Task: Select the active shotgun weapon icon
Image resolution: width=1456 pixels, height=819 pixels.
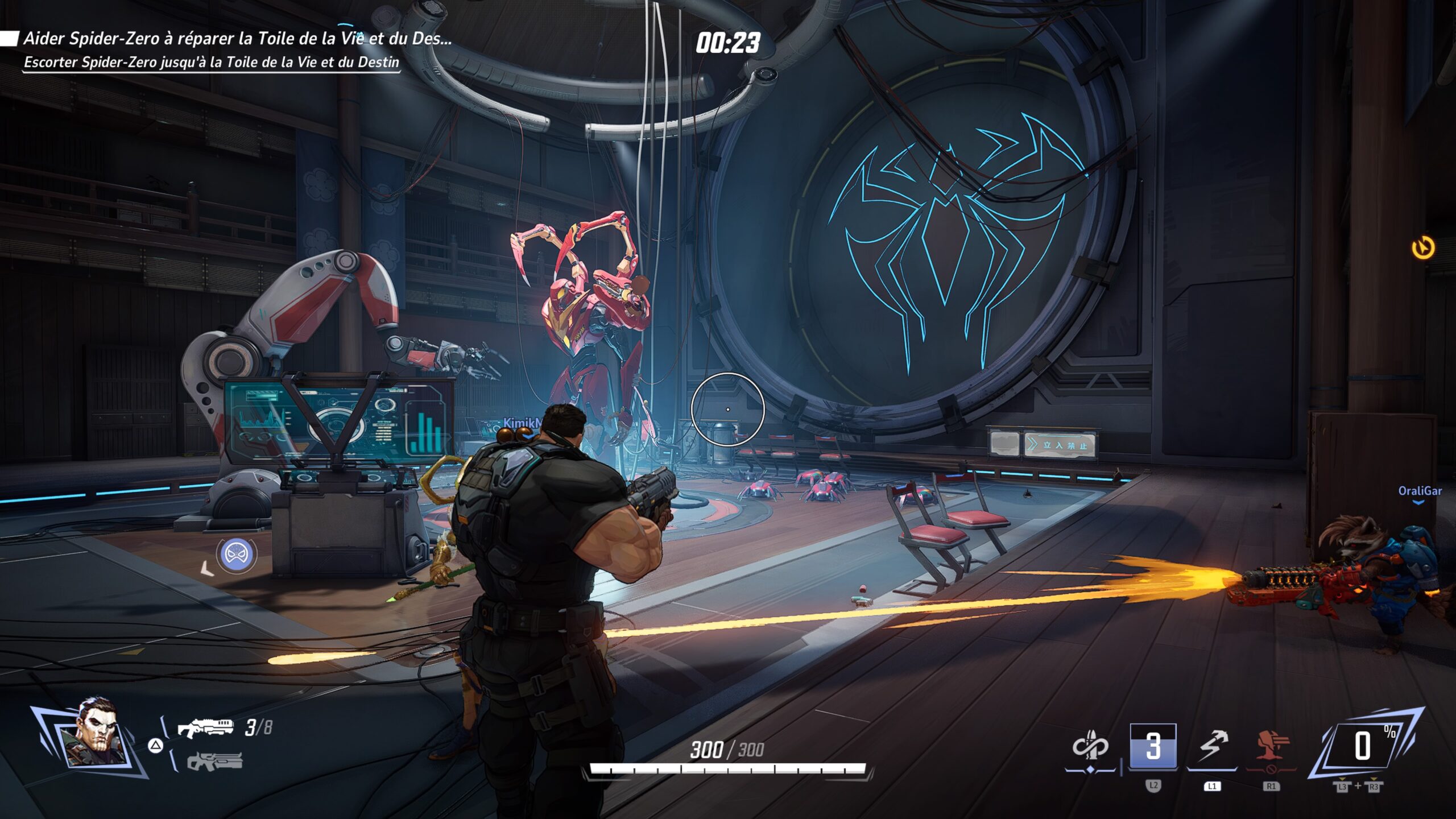Action: pos(205,728)
